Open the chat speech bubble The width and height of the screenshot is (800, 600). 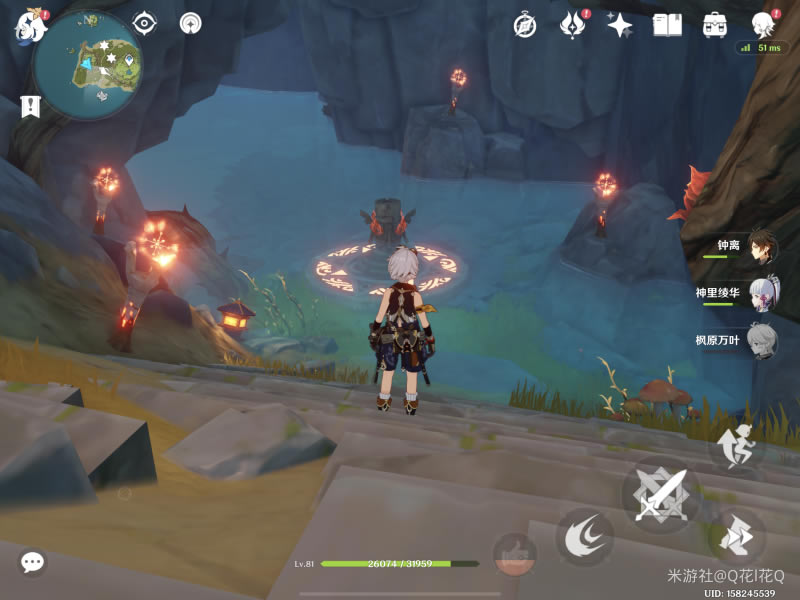click(x=32, y=562)
